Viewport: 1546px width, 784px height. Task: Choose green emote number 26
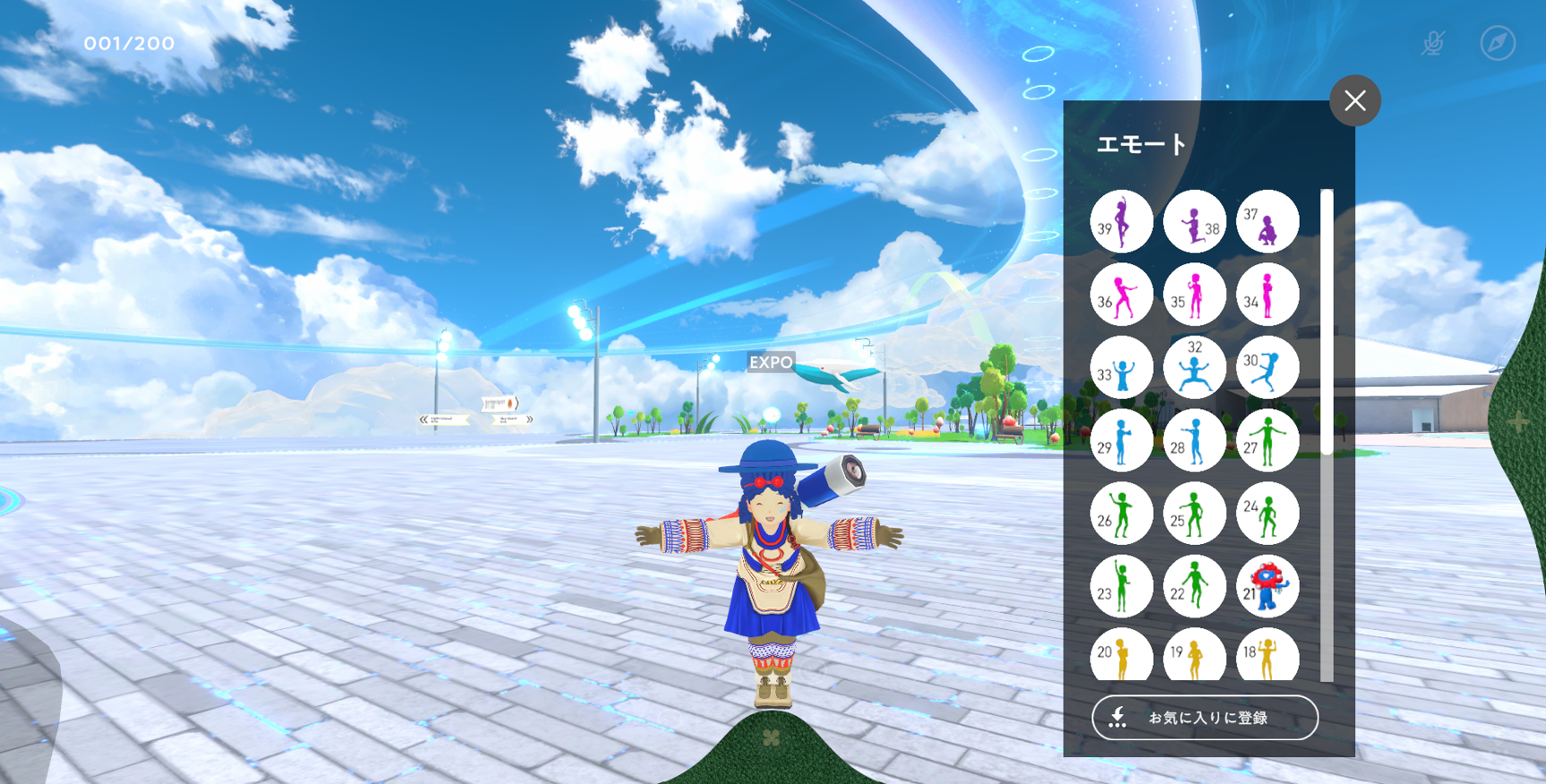(1121, 513)
